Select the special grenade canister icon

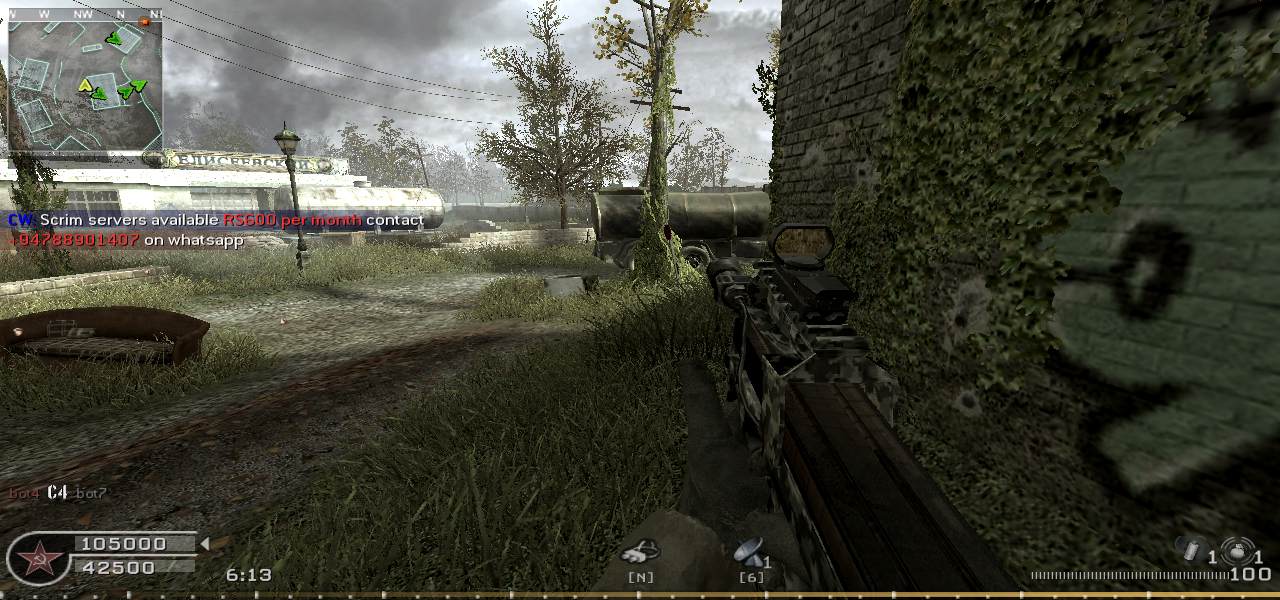1191,550
